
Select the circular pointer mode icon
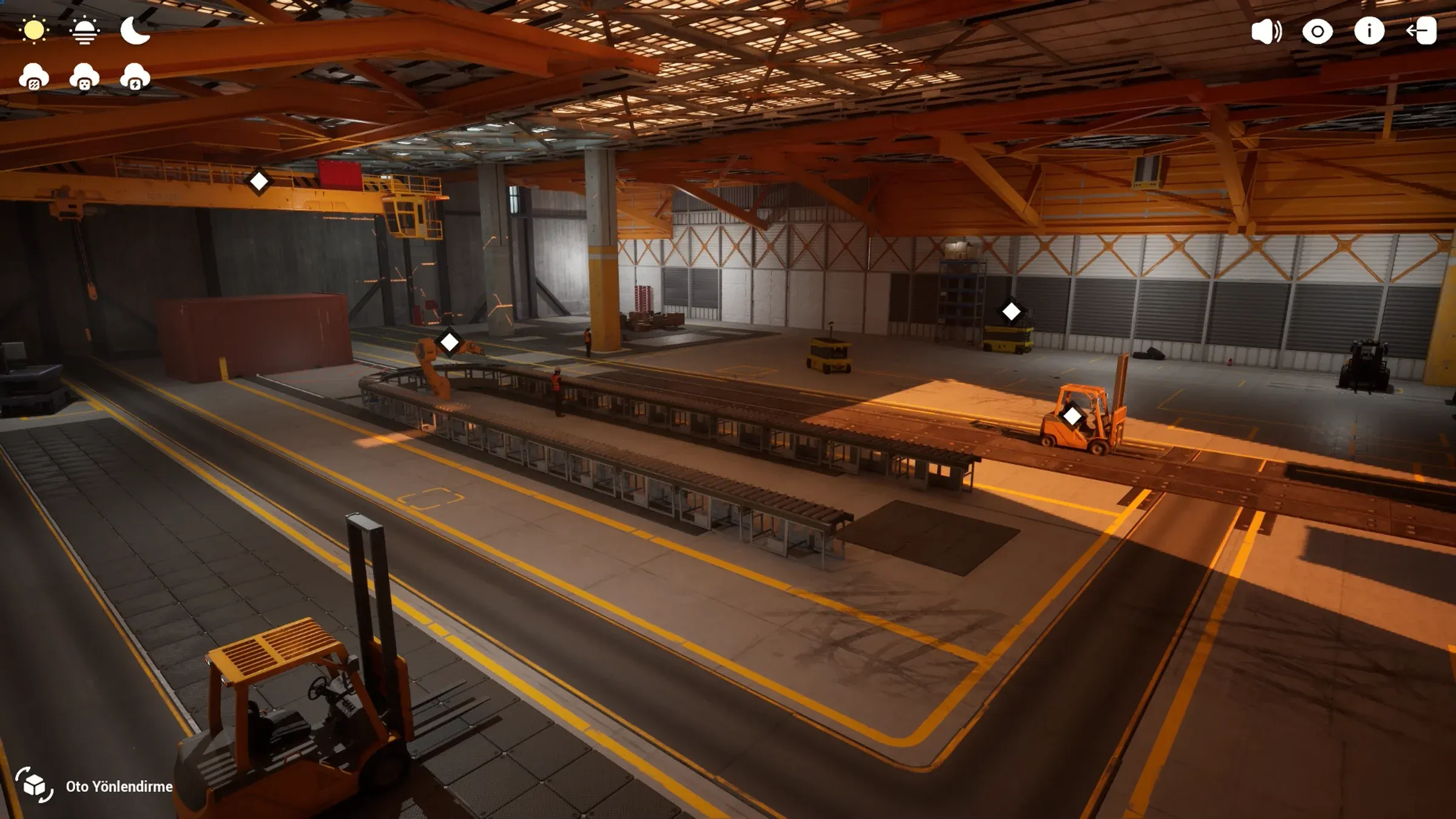click(x=1317, y=32)
